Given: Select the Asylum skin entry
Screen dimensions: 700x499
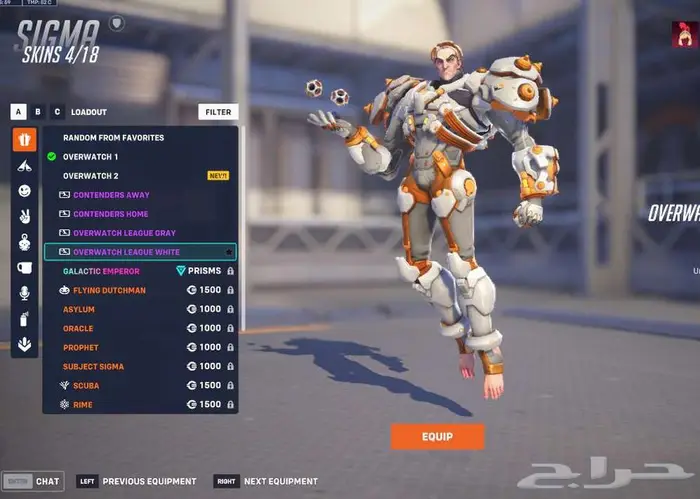Looking at the screenshot, I should tap(79, 309).
